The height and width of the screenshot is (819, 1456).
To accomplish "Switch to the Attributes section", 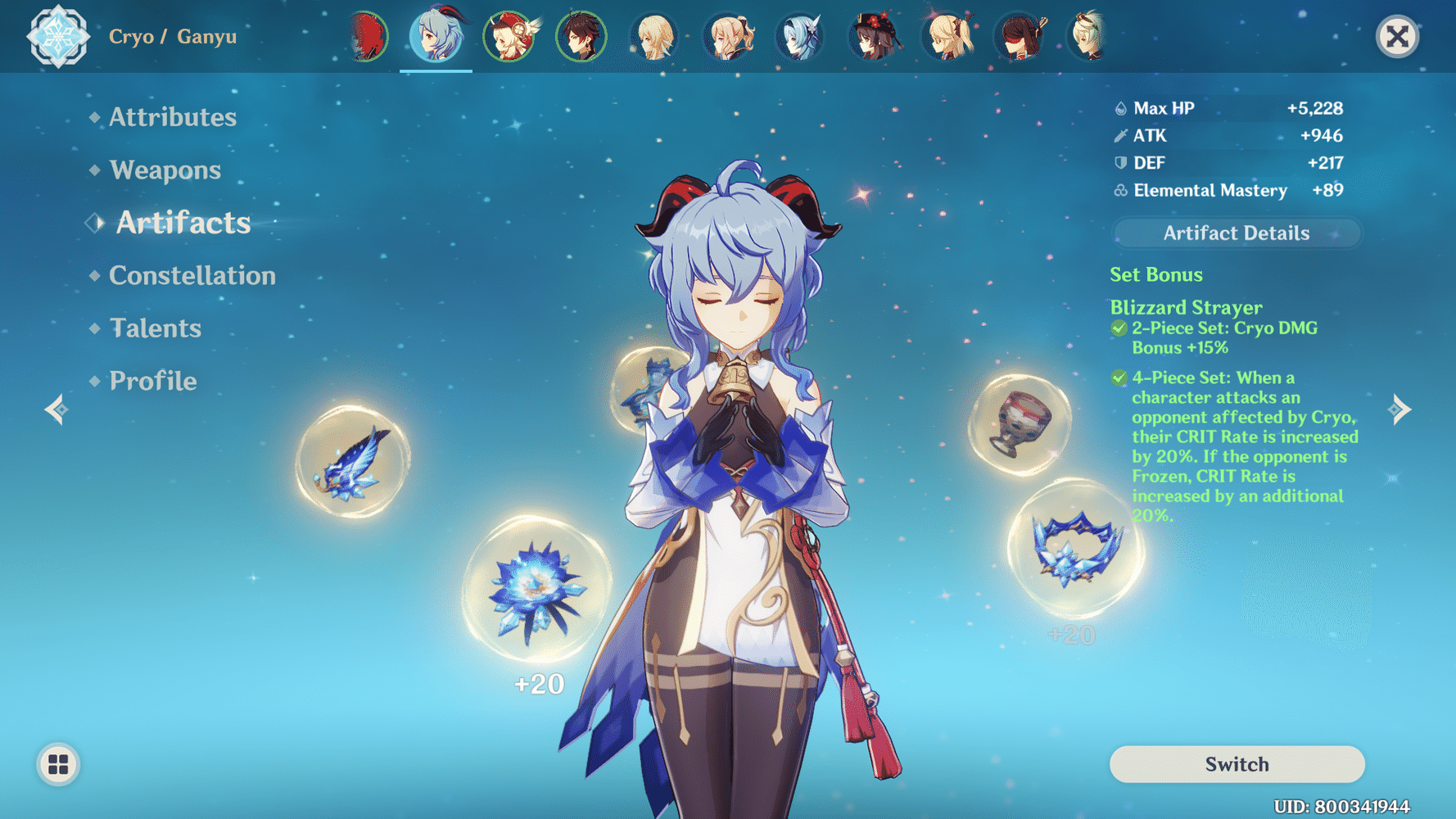I will 173,117.
